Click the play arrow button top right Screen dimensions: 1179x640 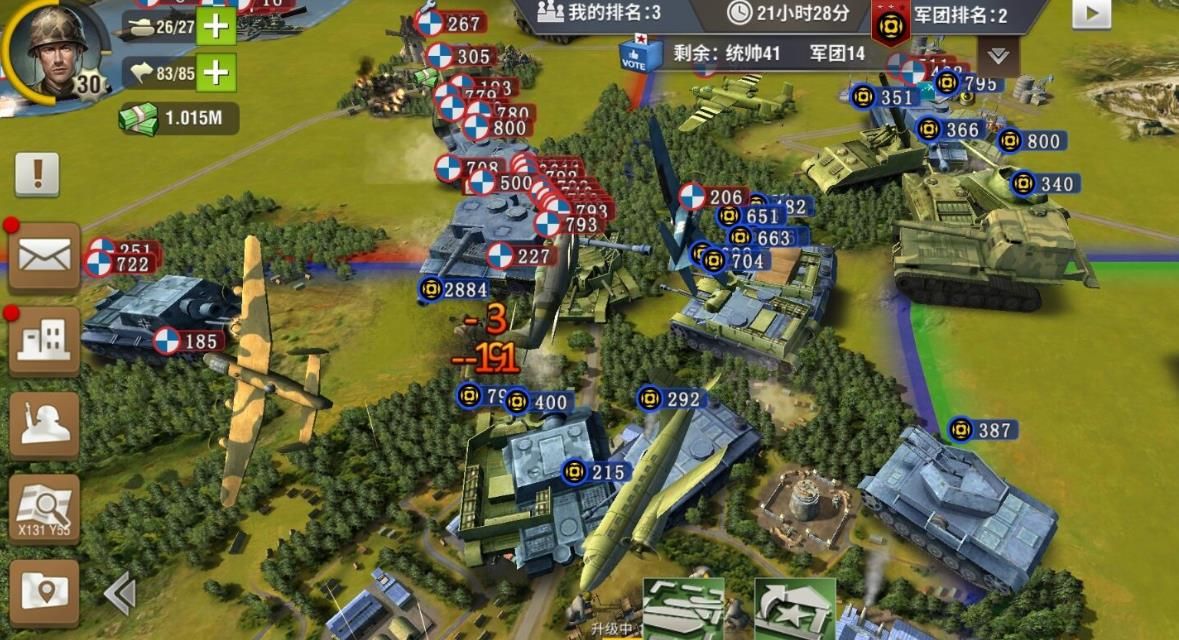tap(1091, 13)
